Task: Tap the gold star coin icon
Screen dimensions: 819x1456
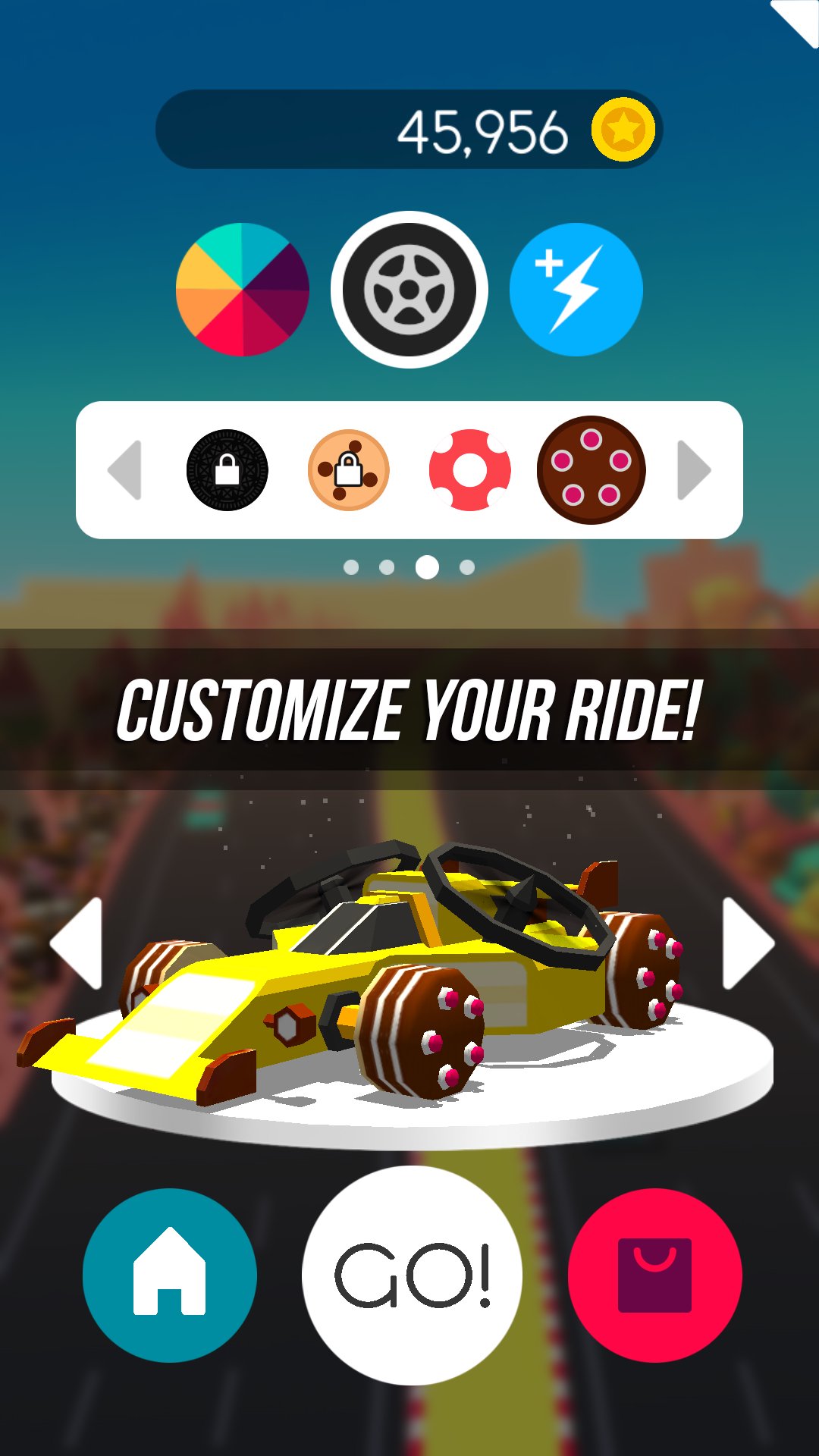Action: pyautogui.click(x=623, y=130)
